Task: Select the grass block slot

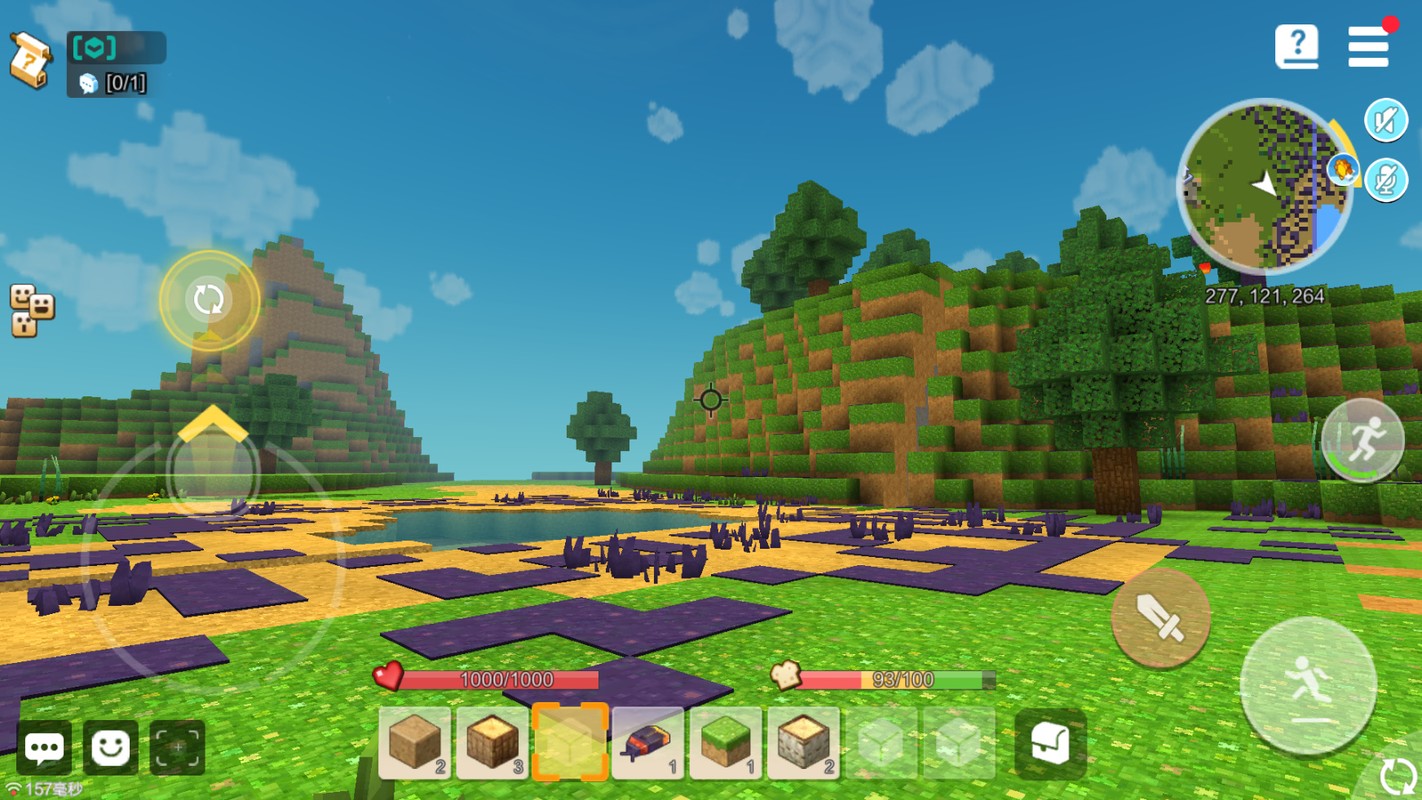Action: pyautogui.click(x=726, y=743)
